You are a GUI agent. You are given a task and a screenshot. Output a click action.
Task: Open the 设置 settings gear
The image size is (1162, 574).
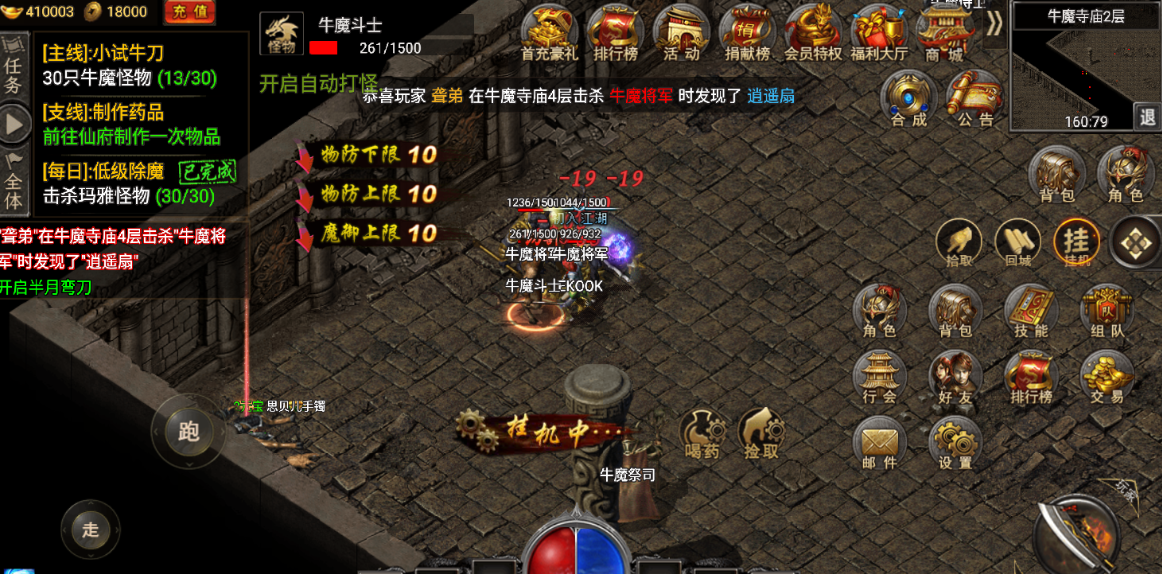[955, 443]
